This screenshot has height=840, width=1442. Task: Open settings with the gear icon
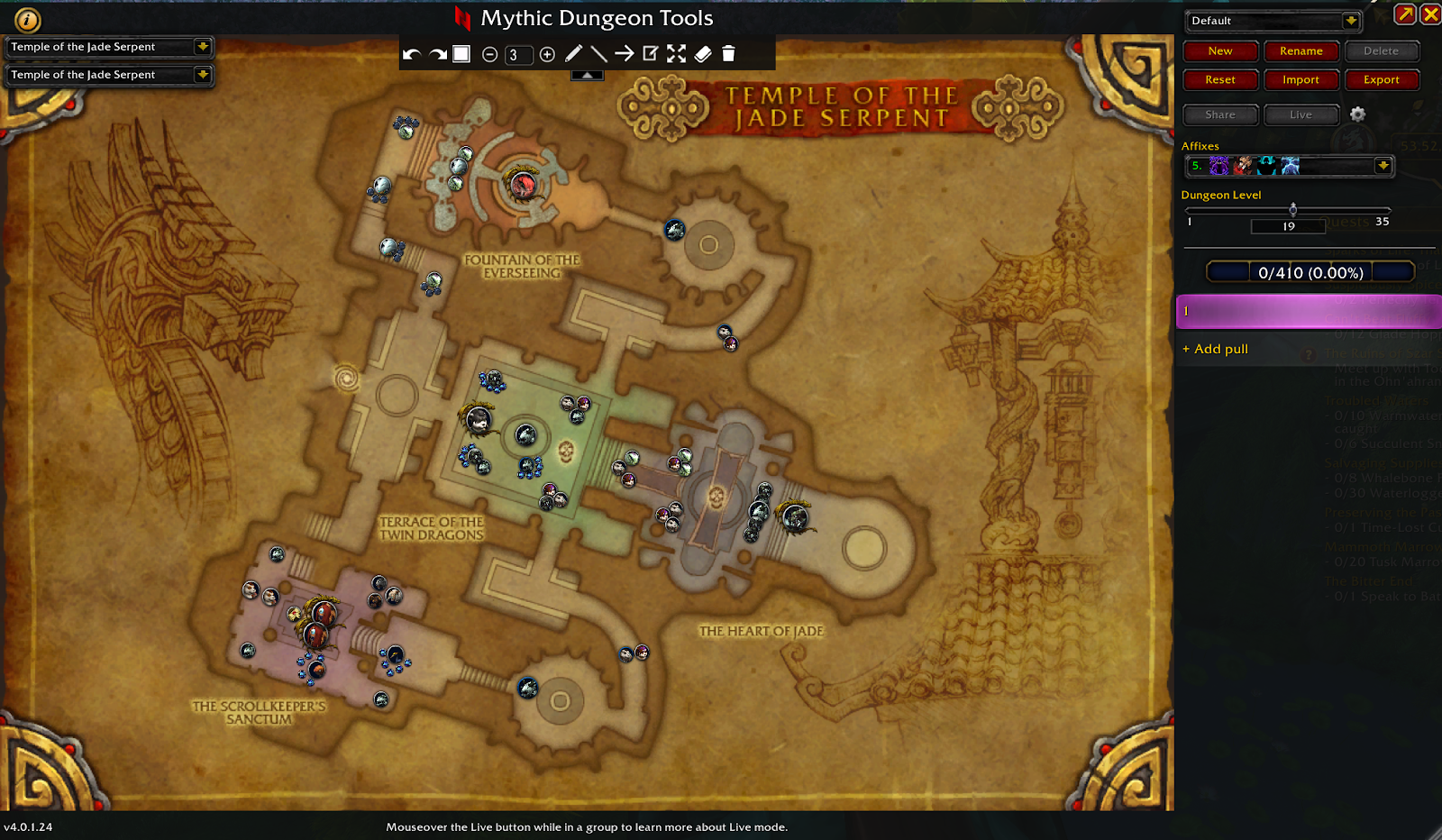pyautogui.click(x=1357, y=114)
